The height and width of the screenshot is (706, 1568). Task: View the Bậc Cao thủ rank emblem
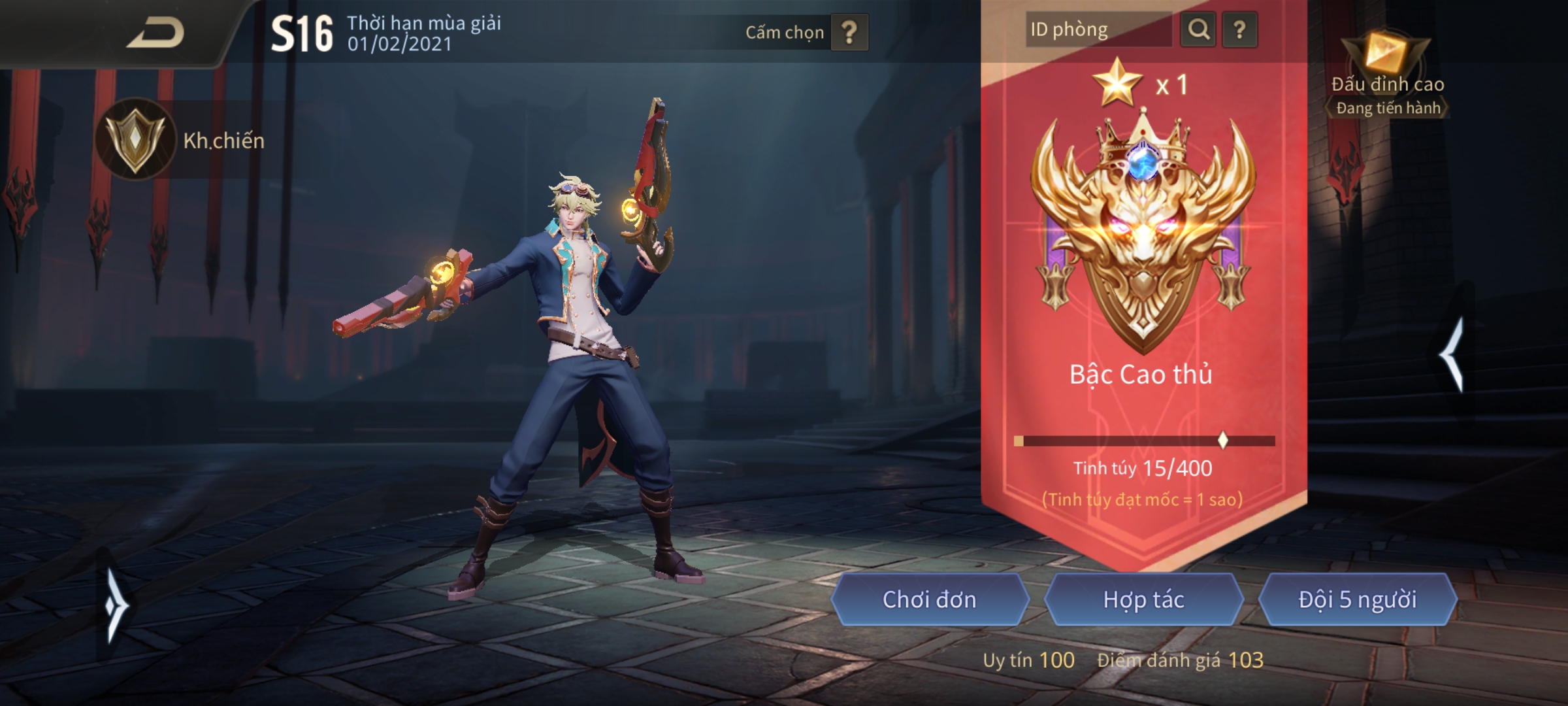(x=1143, y=229)
